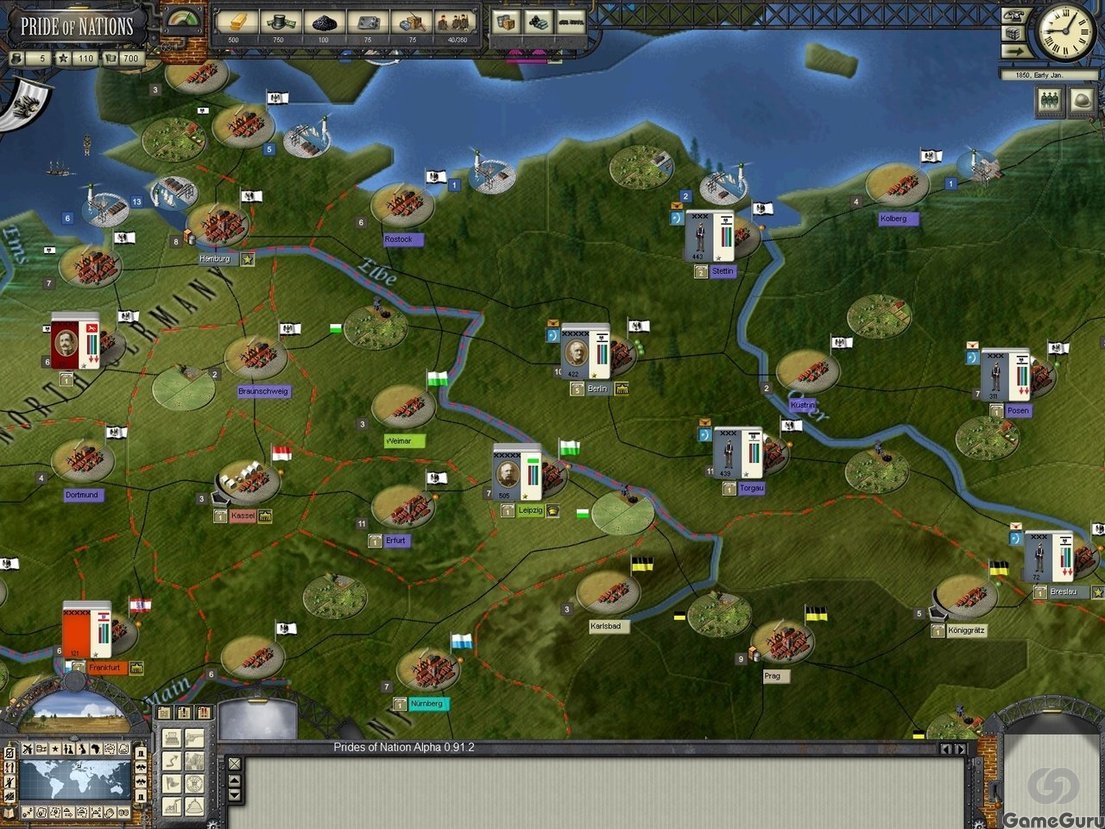Click the helmet icon button under the date
The image size is (1105, 829).
point(1082,103)
